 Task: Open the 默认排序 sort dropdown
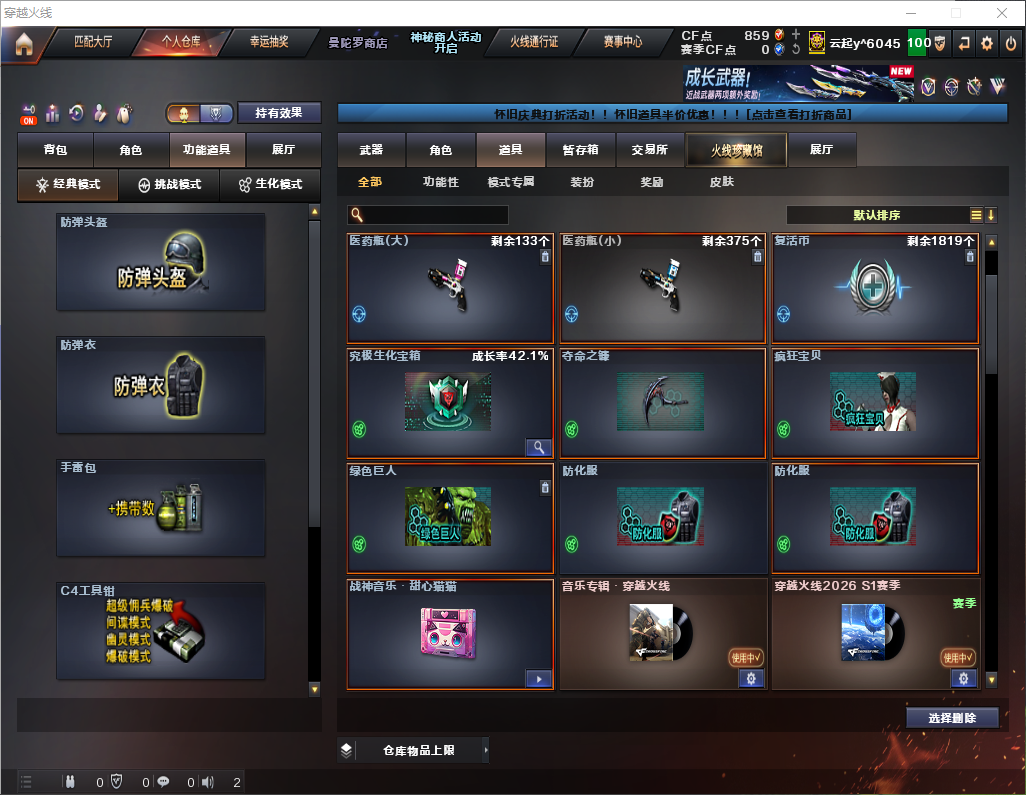pyautogui.click(x=876, y=215)
